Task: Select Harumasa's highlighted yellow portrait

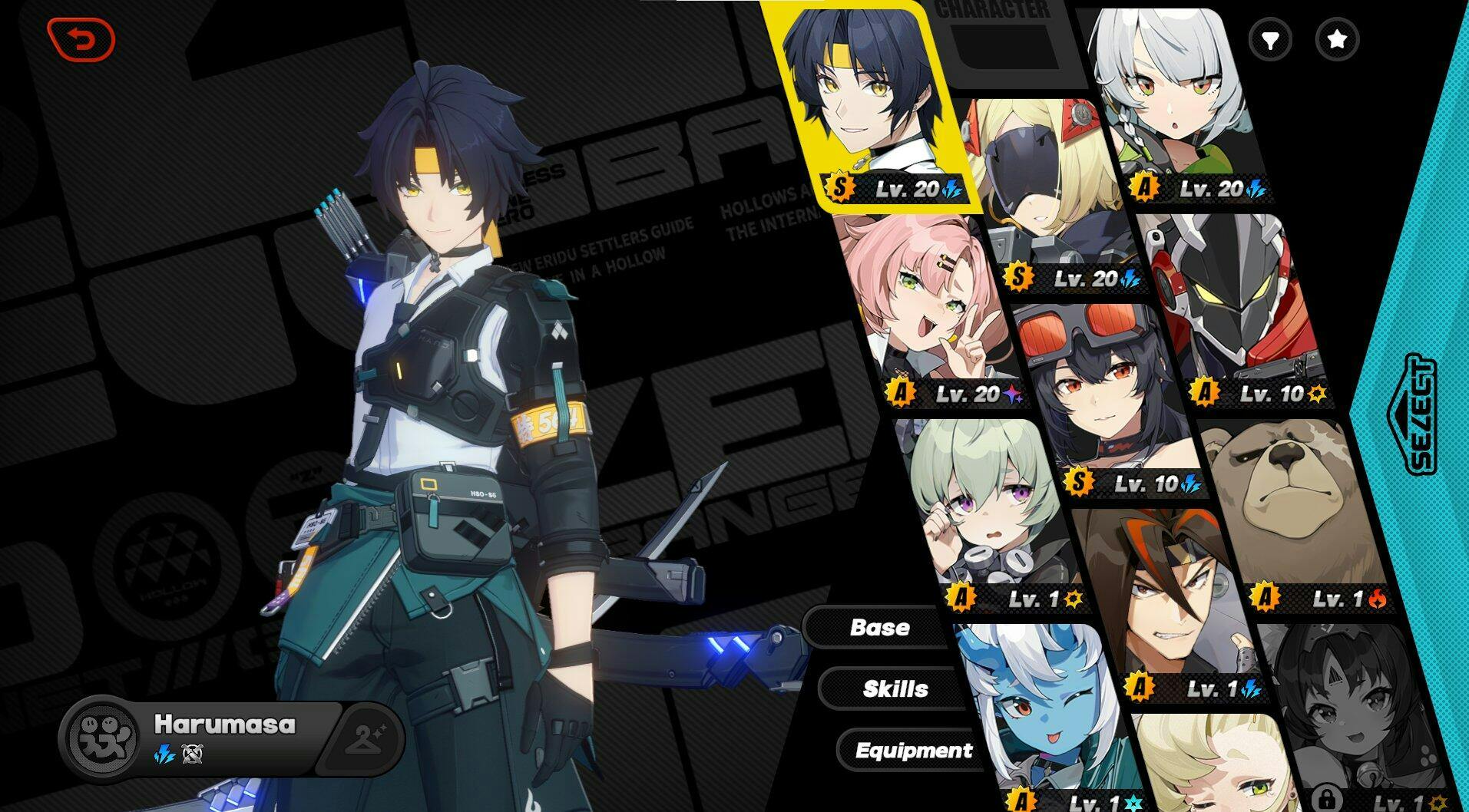Action: pyautogui.click(x=864, y=100)
